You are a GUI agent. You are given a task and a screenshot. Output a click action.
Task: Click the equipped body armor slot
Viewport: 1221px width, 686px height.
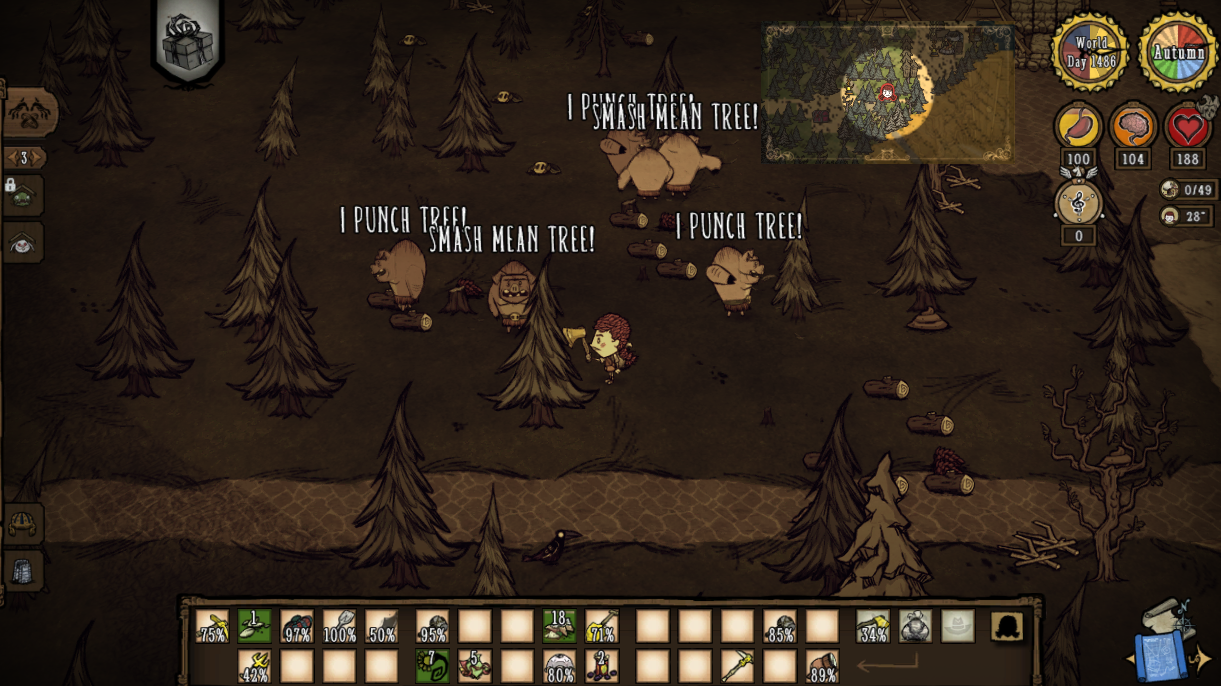pos(915,627)
